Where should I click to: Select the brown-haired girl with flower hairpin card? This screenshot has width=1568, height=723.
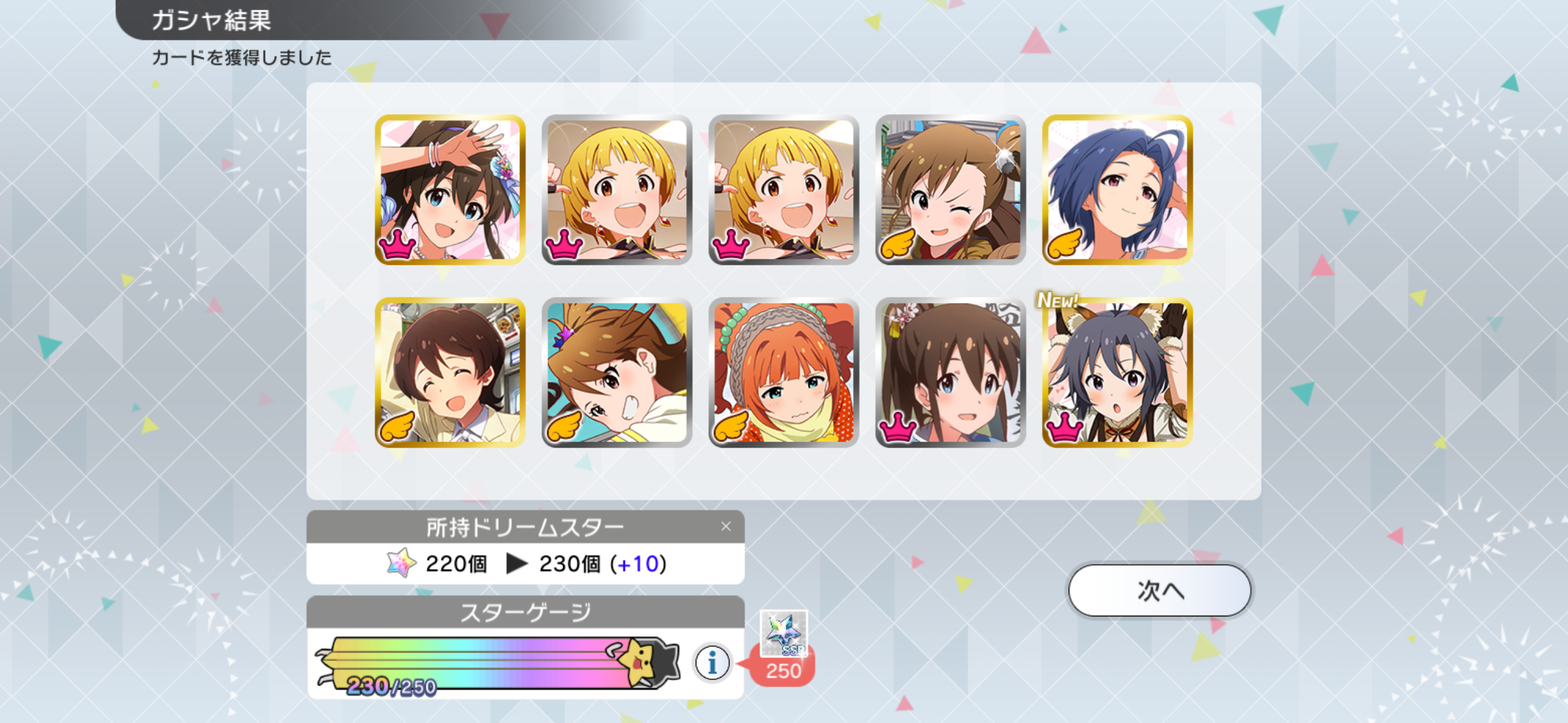coord(950,373)
